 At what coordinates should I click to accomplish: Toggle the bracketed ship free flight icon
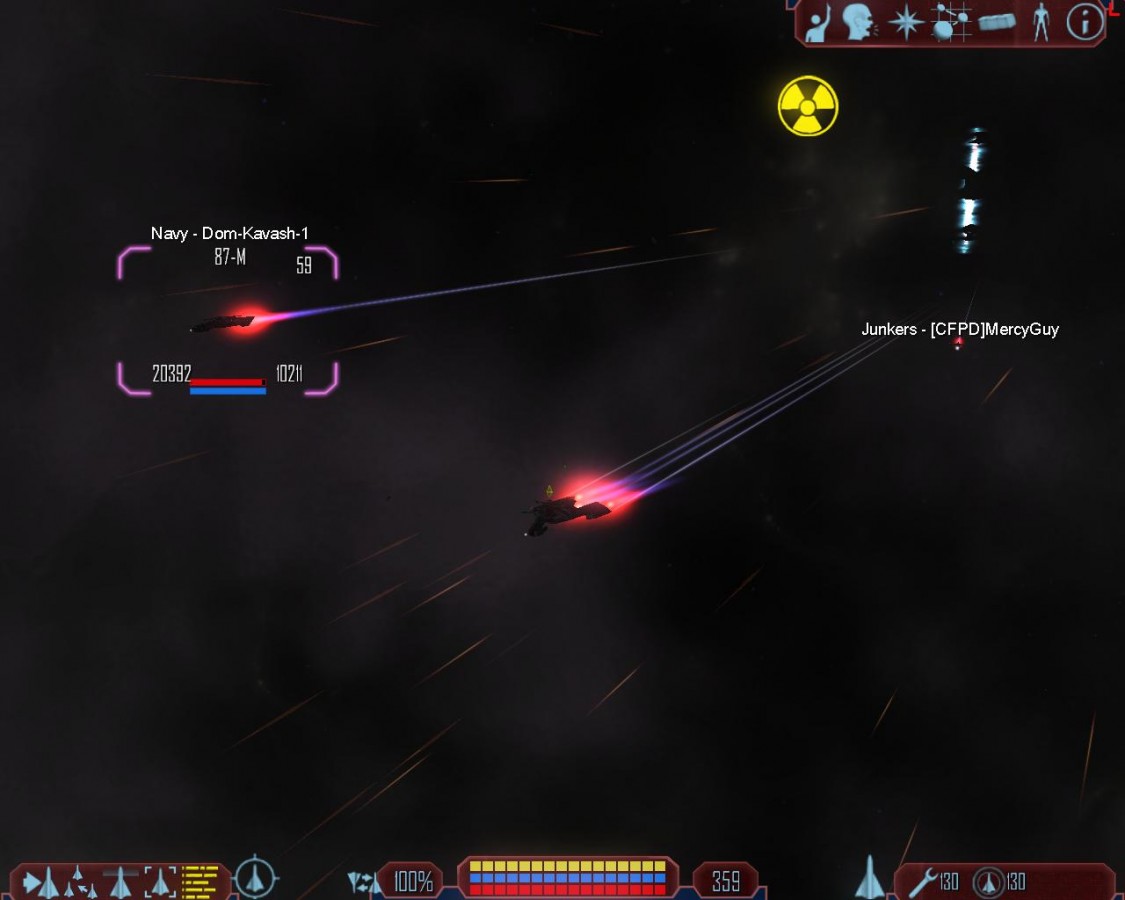click(x=160, y=882)
